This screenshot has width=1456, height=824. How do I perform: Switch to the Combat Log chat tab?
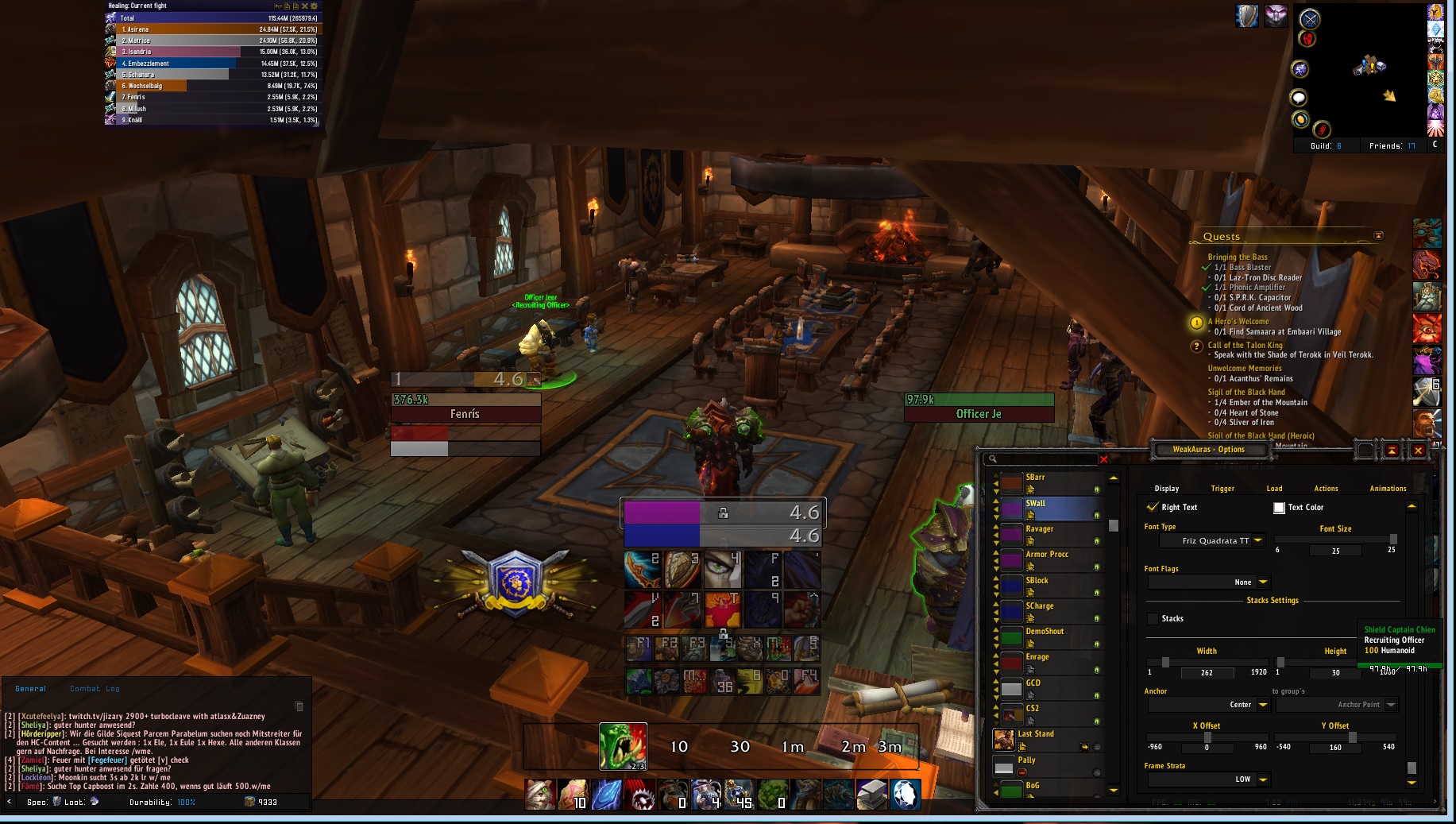pyautogui.click(x=95, y=689)
